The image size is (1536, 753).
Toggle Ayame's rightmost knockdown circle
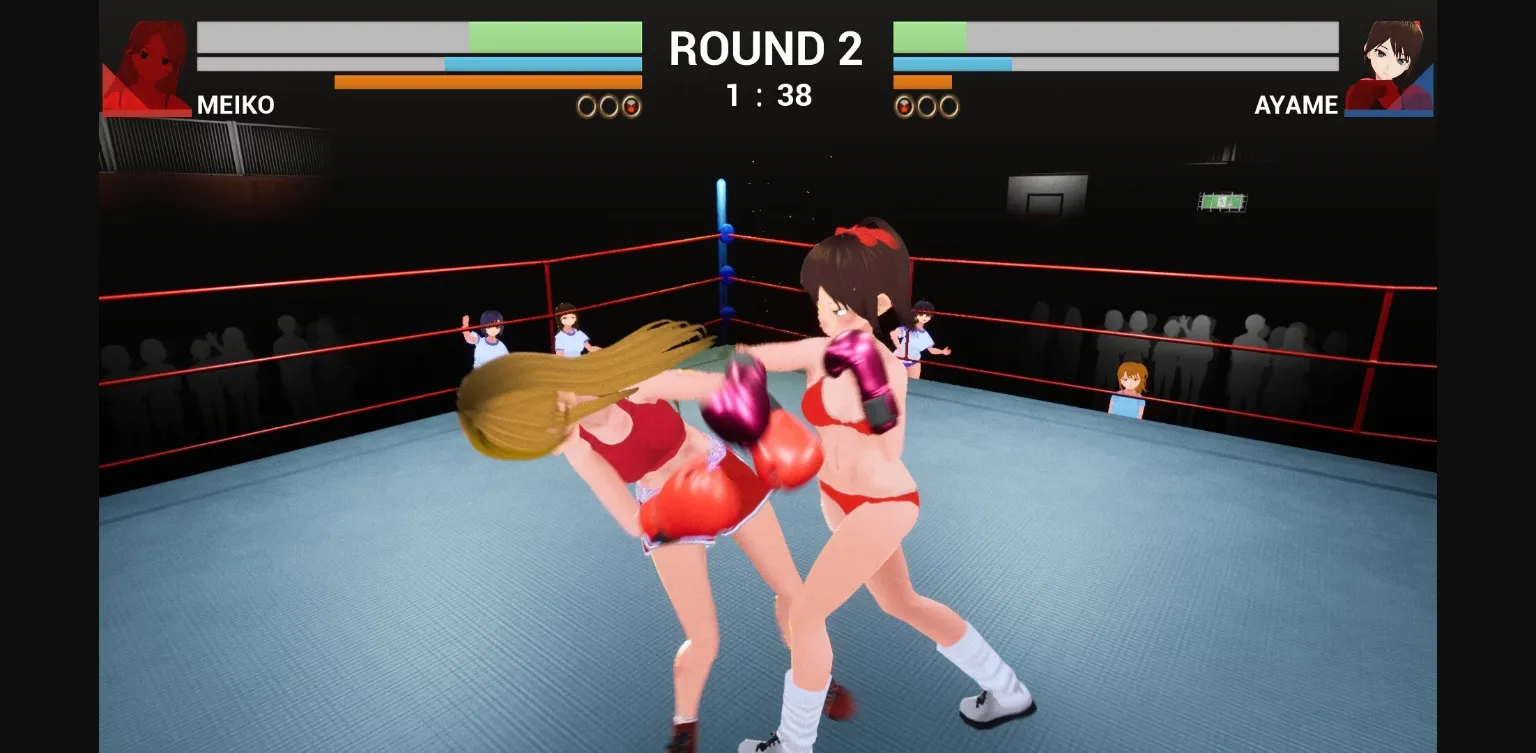(946, 107)
